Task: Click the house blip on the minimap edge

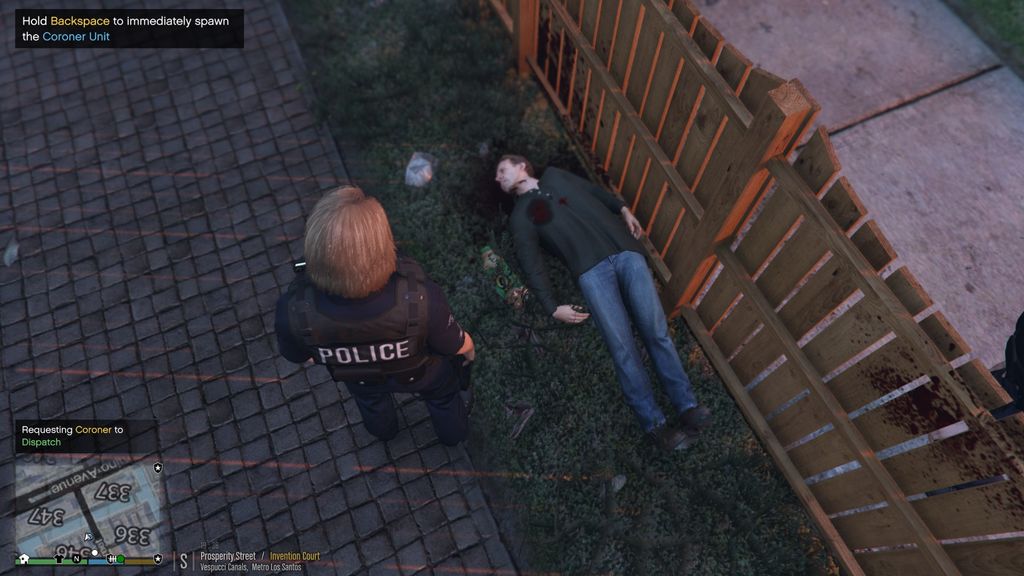Action: point(24,558)
